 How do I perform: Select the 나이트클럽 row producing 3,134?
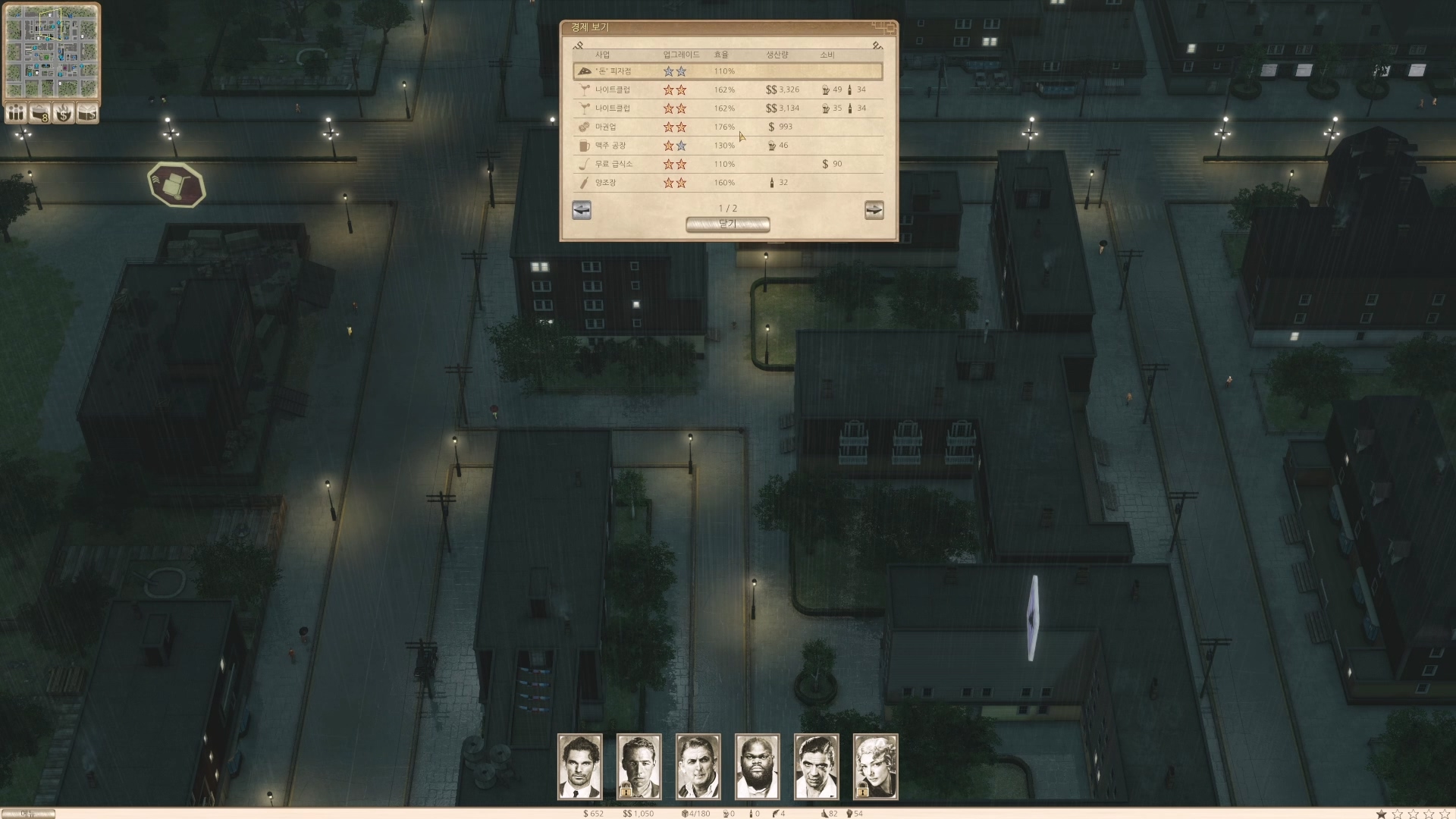(727, 108)
